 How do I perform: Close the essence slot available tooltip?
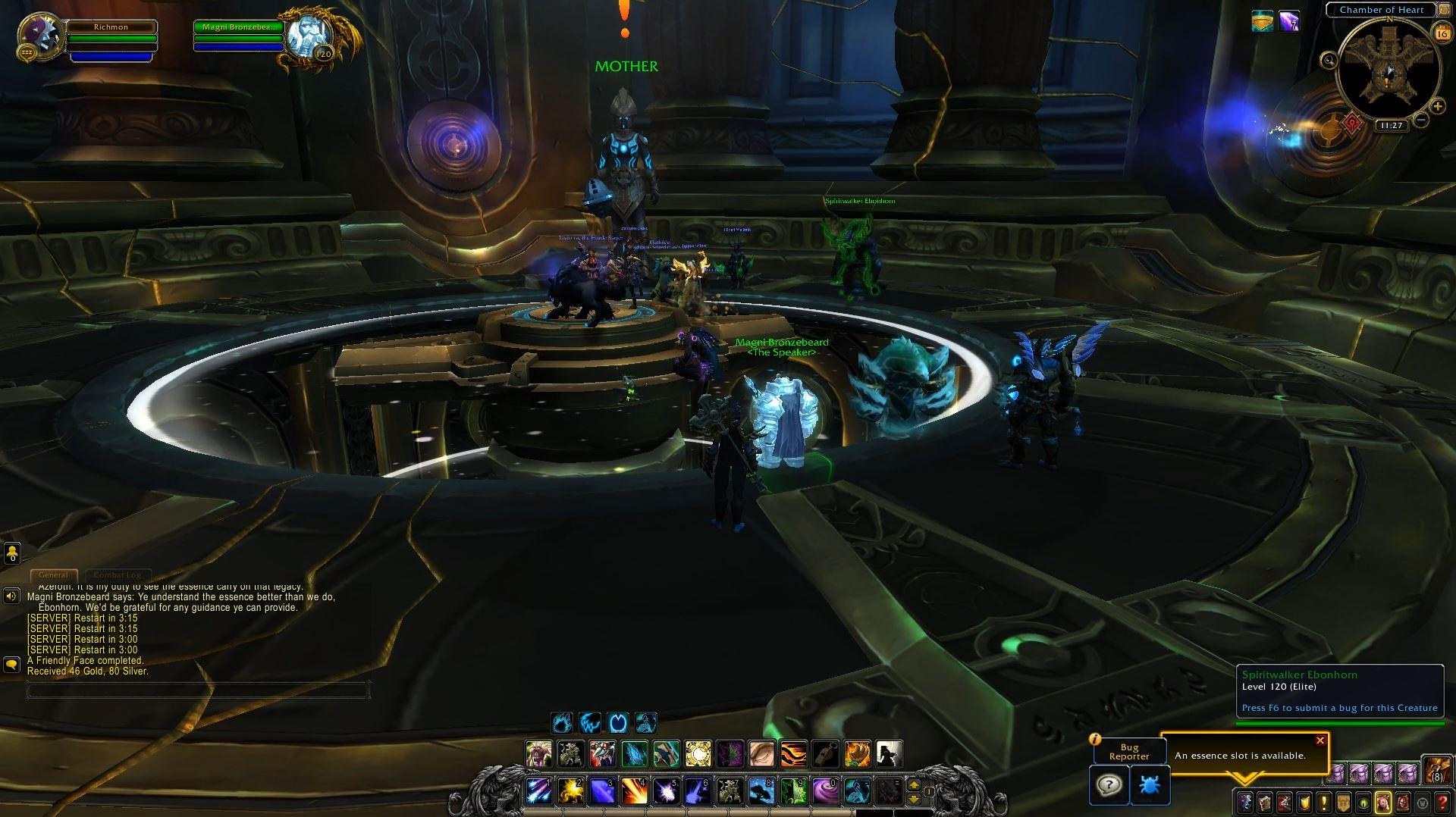[1320, 740]
